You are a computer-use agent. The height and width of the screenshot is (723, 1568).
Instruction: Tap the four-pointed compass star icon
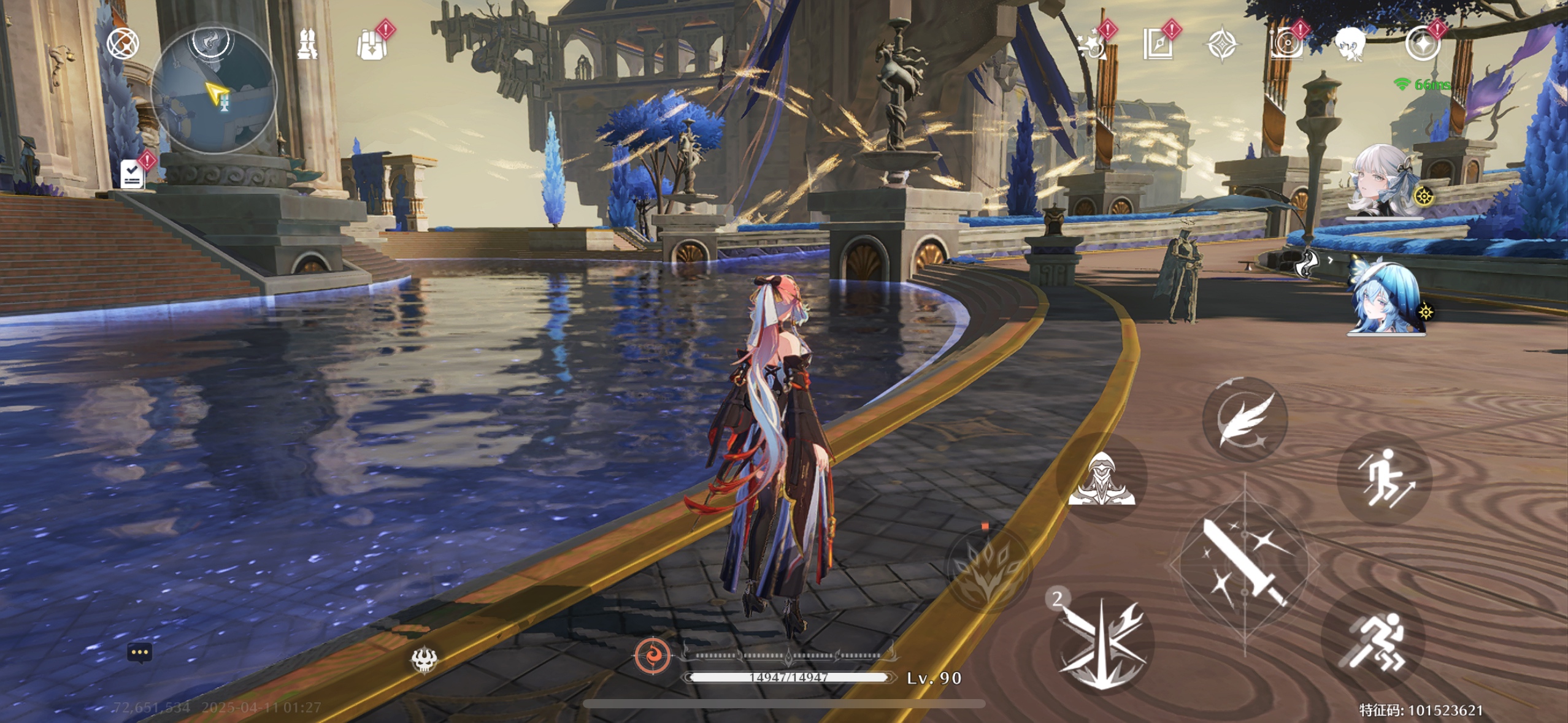pyautogui.click(x=1221, y=44)
